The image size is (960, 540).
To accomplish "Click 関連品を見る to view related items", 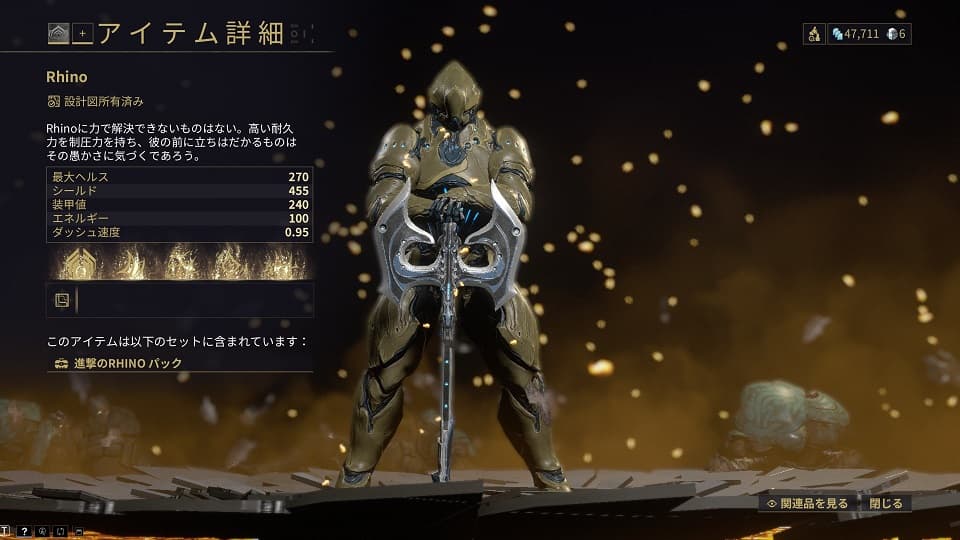I will coord(809,504).
